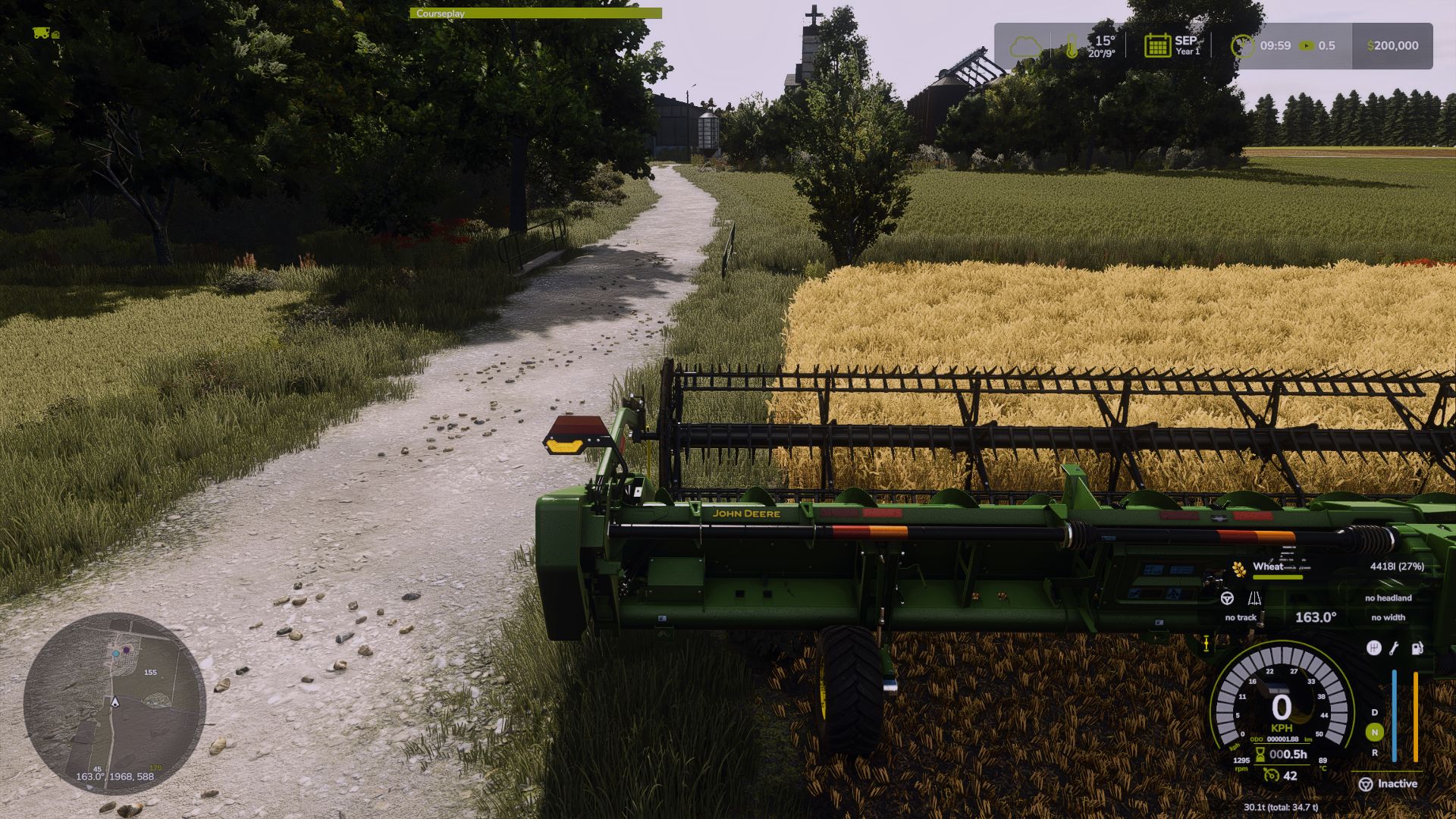Select the highlighted N neutral gear

pyautogui.click(x=1374, y=733)
